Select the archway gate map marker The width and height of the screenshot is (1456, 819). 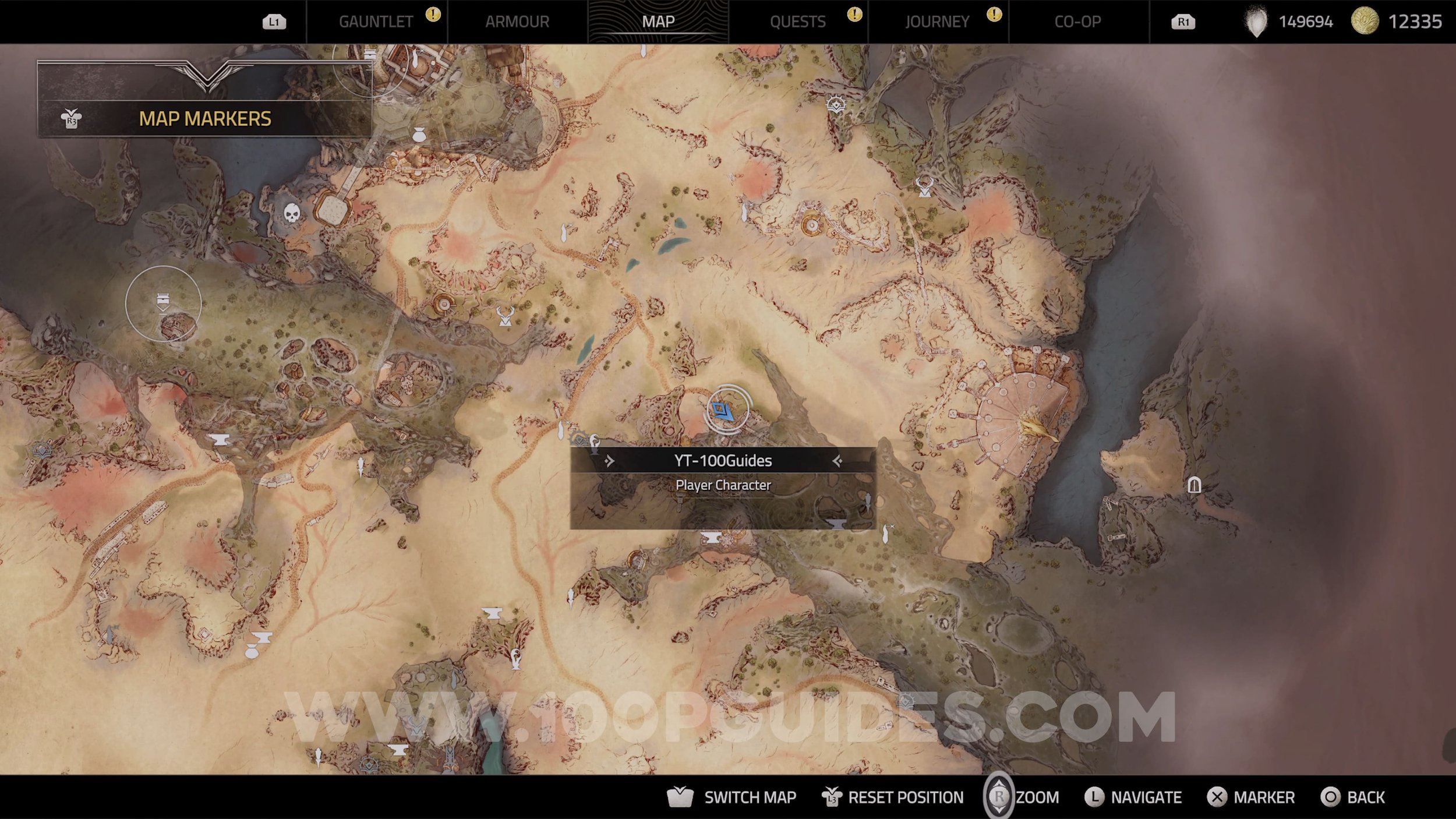click(1194, 485)
